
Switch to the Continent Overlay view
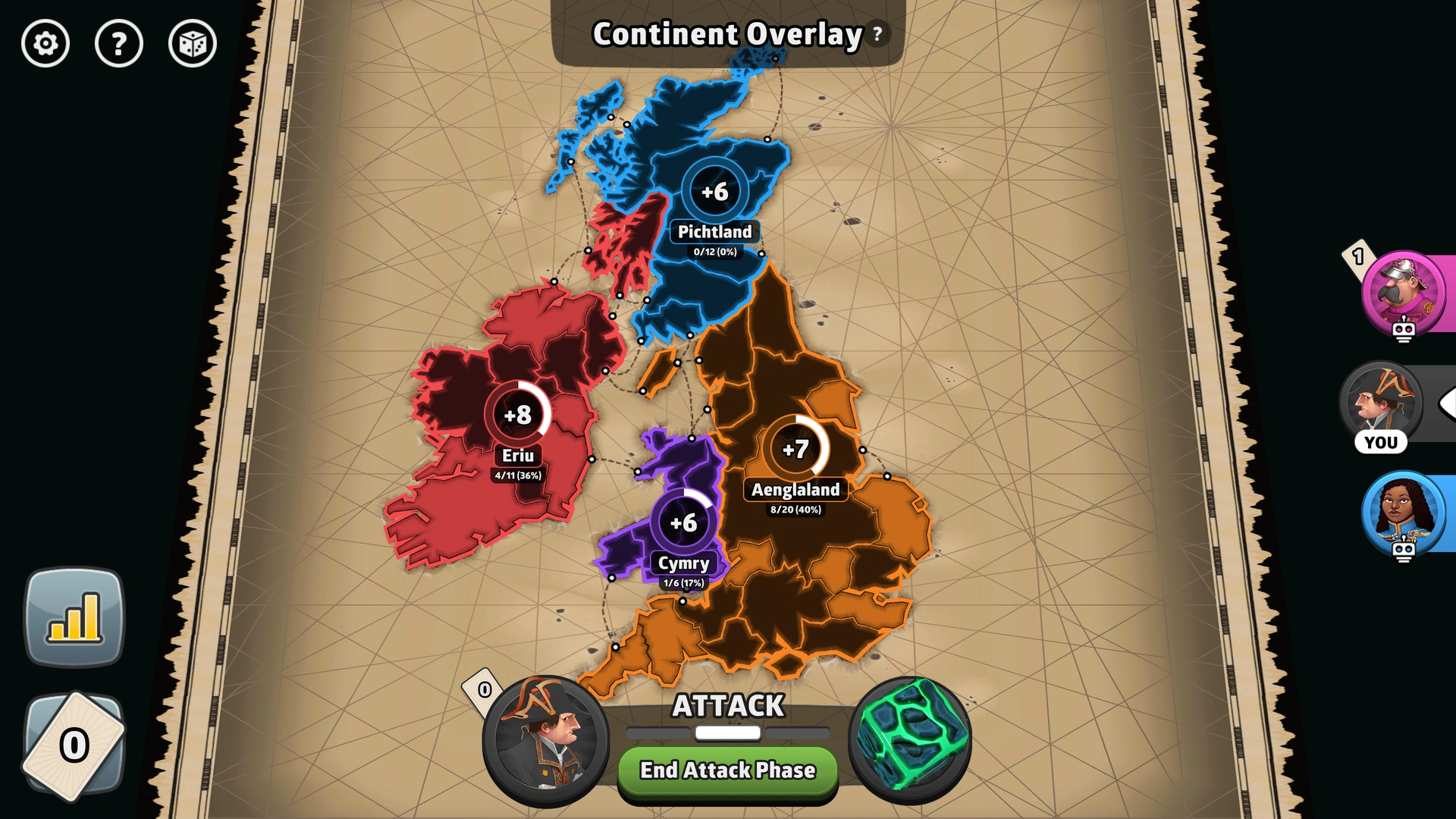(x=728, y=34)
